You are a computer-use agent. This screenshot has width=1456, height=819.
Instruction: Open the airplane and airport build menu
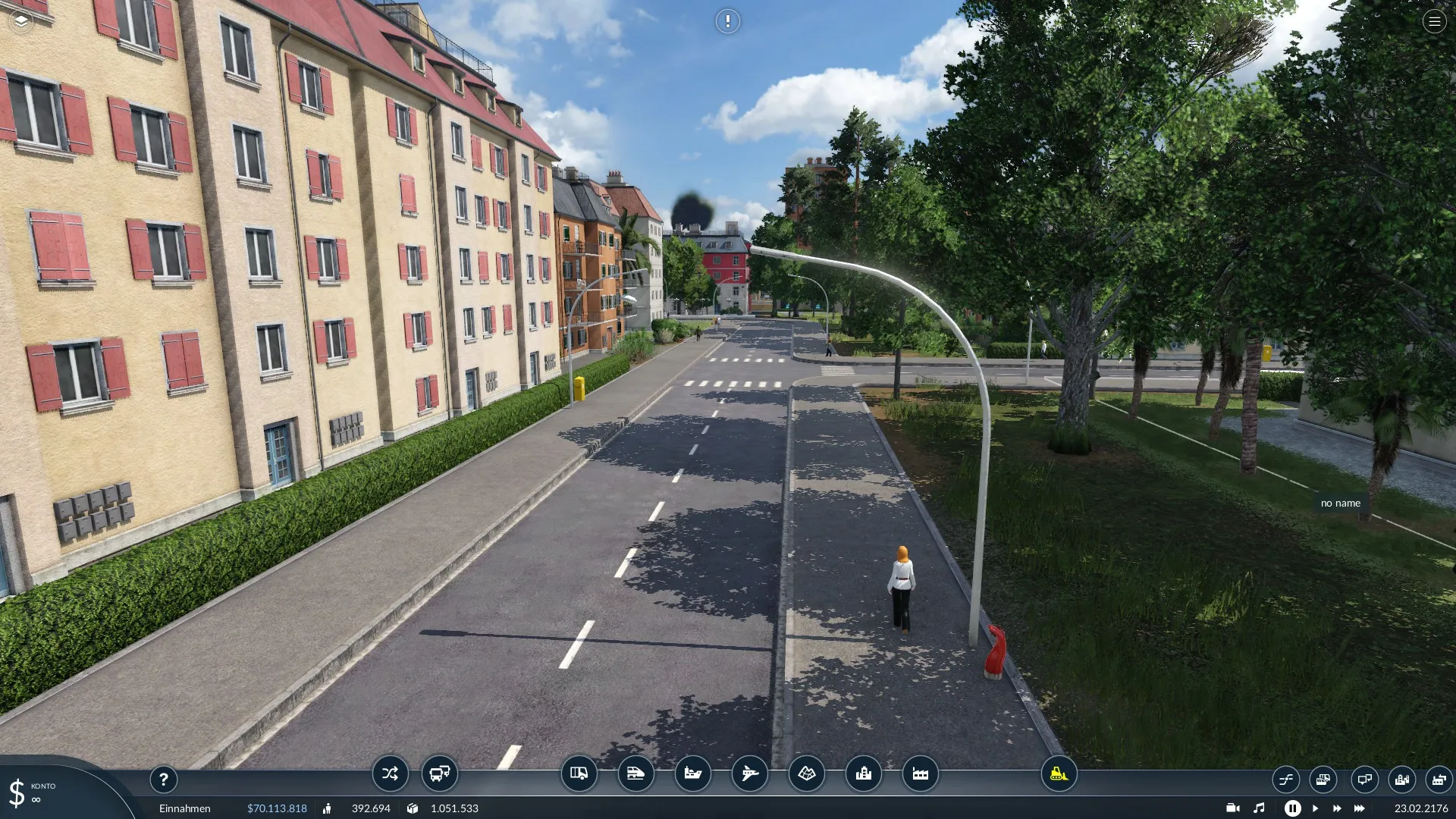coord(749,773)
